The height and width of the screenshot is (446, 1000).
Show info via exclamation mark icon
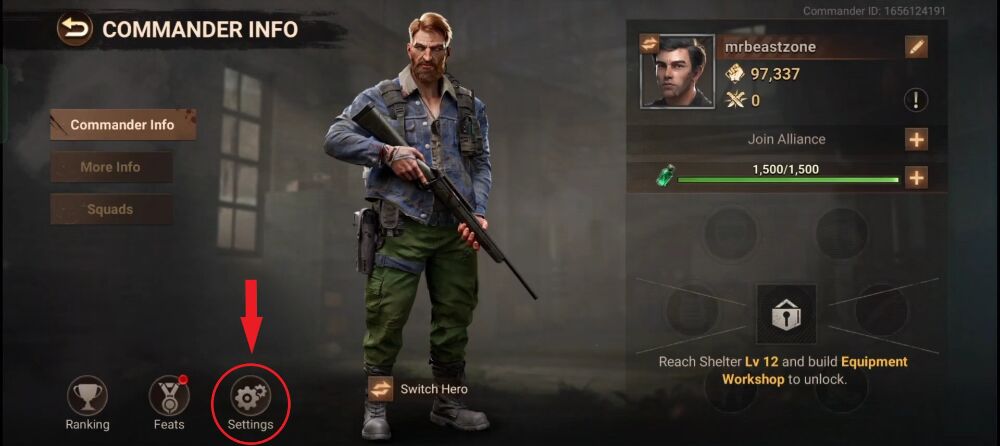coord(916,100)
